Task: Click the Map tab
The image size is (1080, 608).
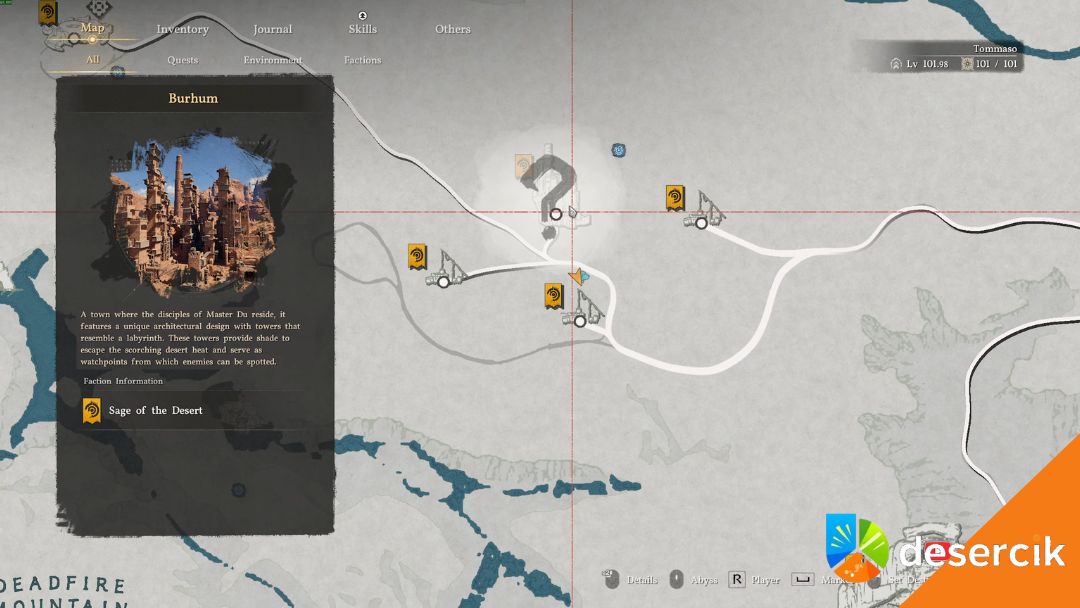Action: pyautogui.click(x=92, y=28)
